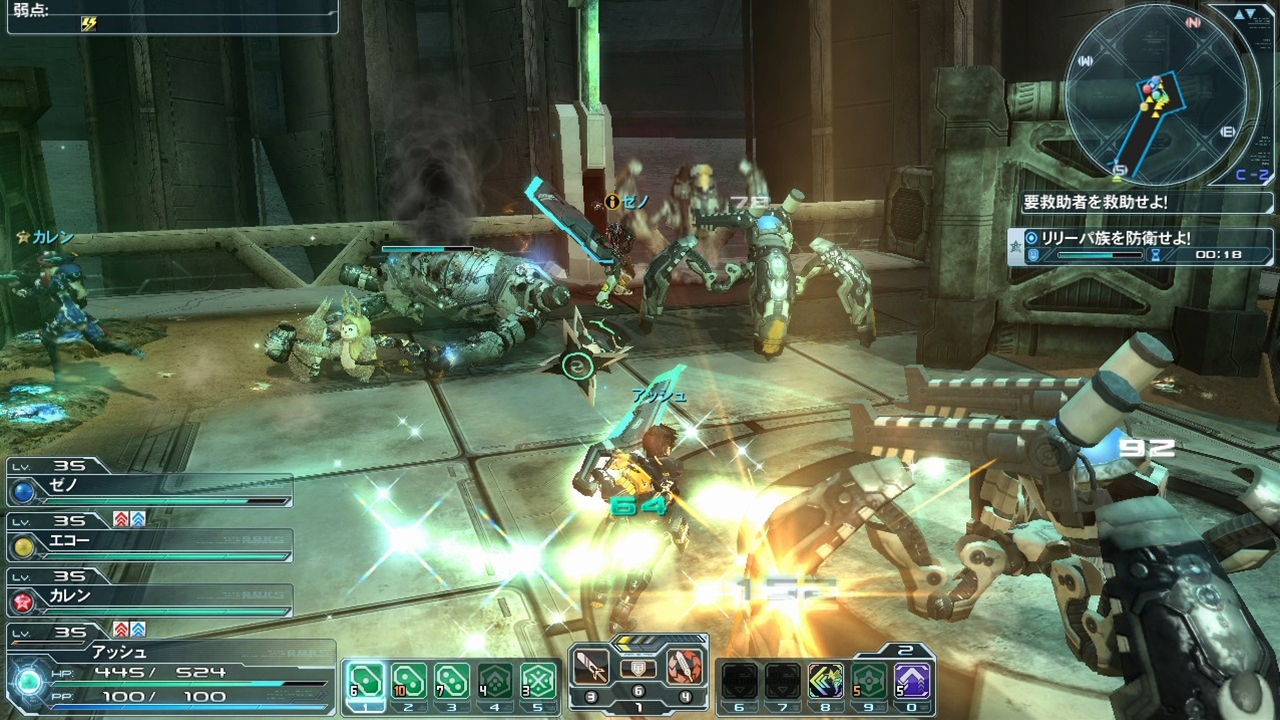Use the green two-dot item in slot 2
The image size is (1280, 720).
pyautogui.click(x=408, y=681)
